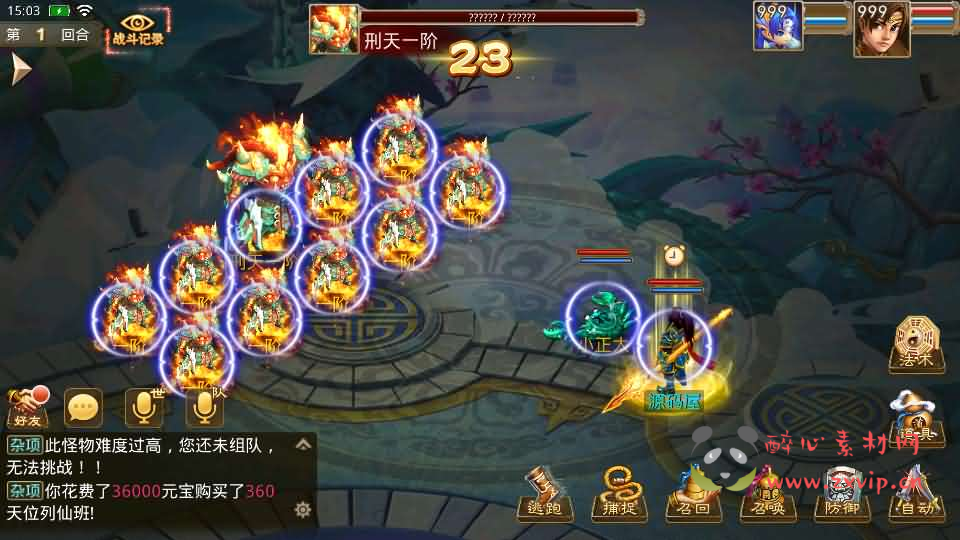
Task: Activate the 队 team voice microphone
Action: (x=204, y=406)
